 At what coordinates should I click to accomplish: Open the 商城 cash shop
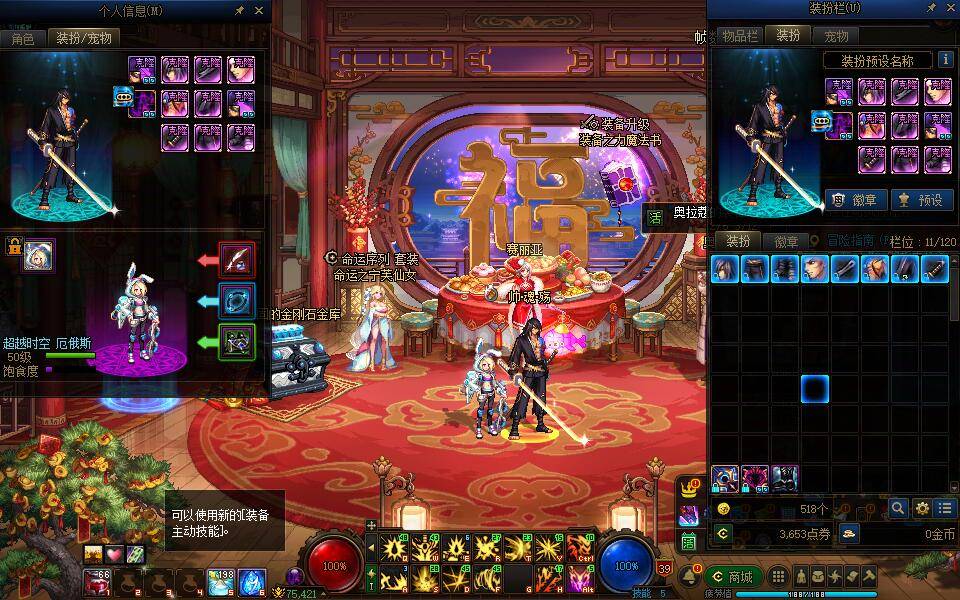(x=732, y=577)
